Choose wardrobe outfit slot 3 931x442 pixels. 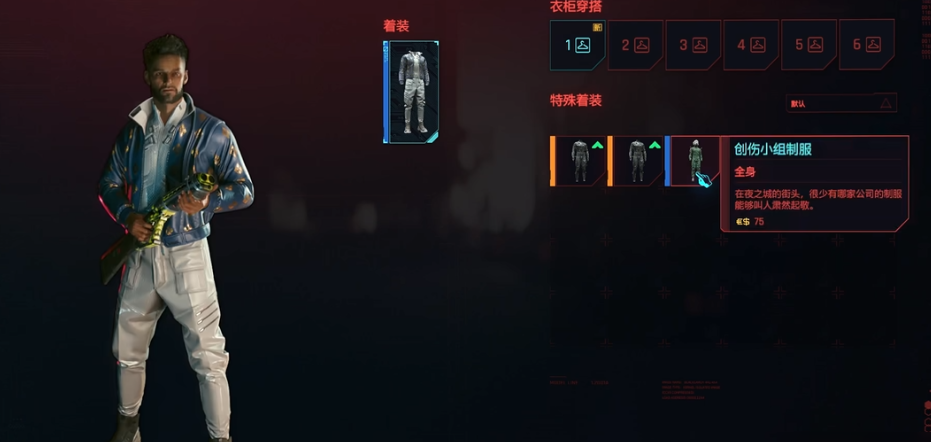click(x=693, y=45)
